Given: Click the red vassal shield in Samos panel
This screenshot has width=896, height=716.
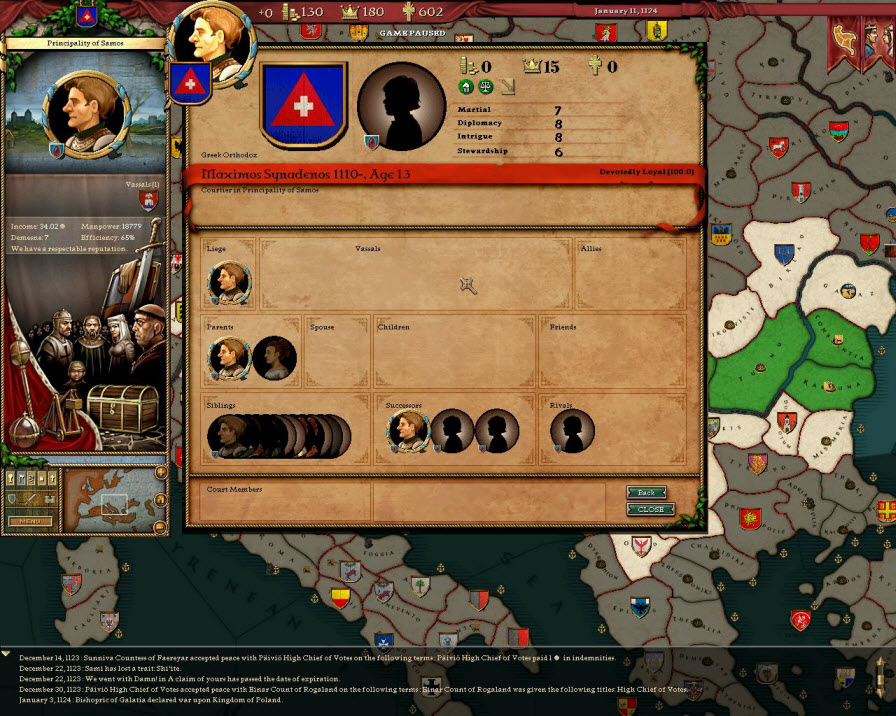Looking at the screenshot, I should (x=150, y=201).
